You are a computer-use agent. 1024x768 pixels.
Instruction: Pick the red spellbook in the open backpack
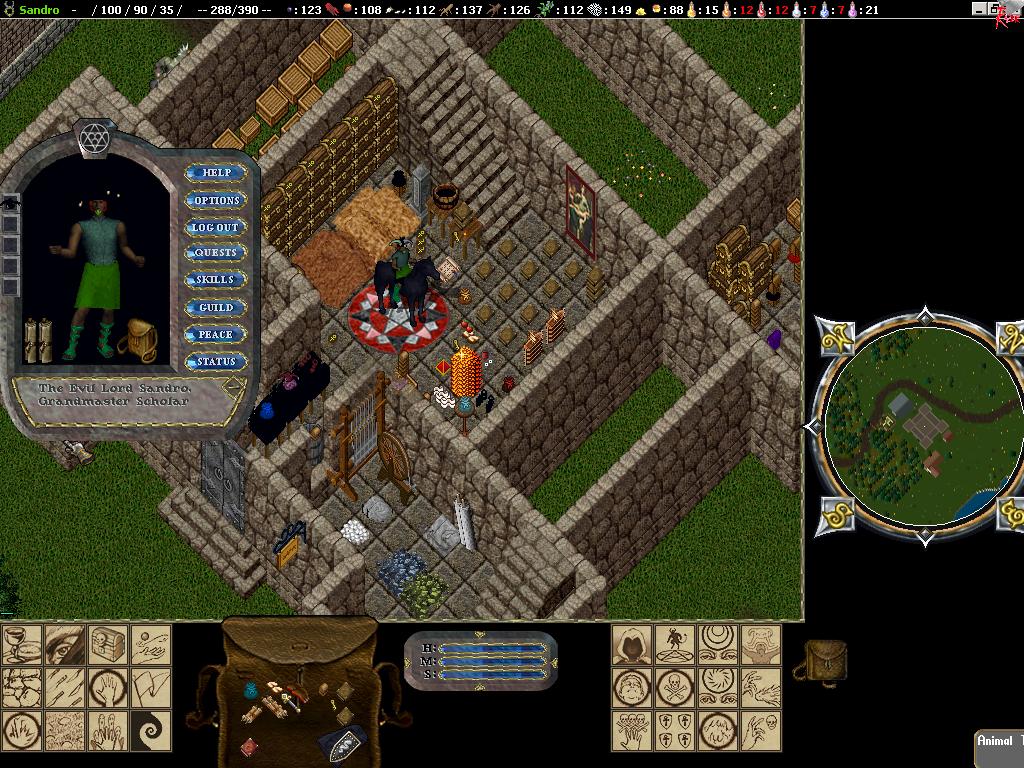[249, 746]
